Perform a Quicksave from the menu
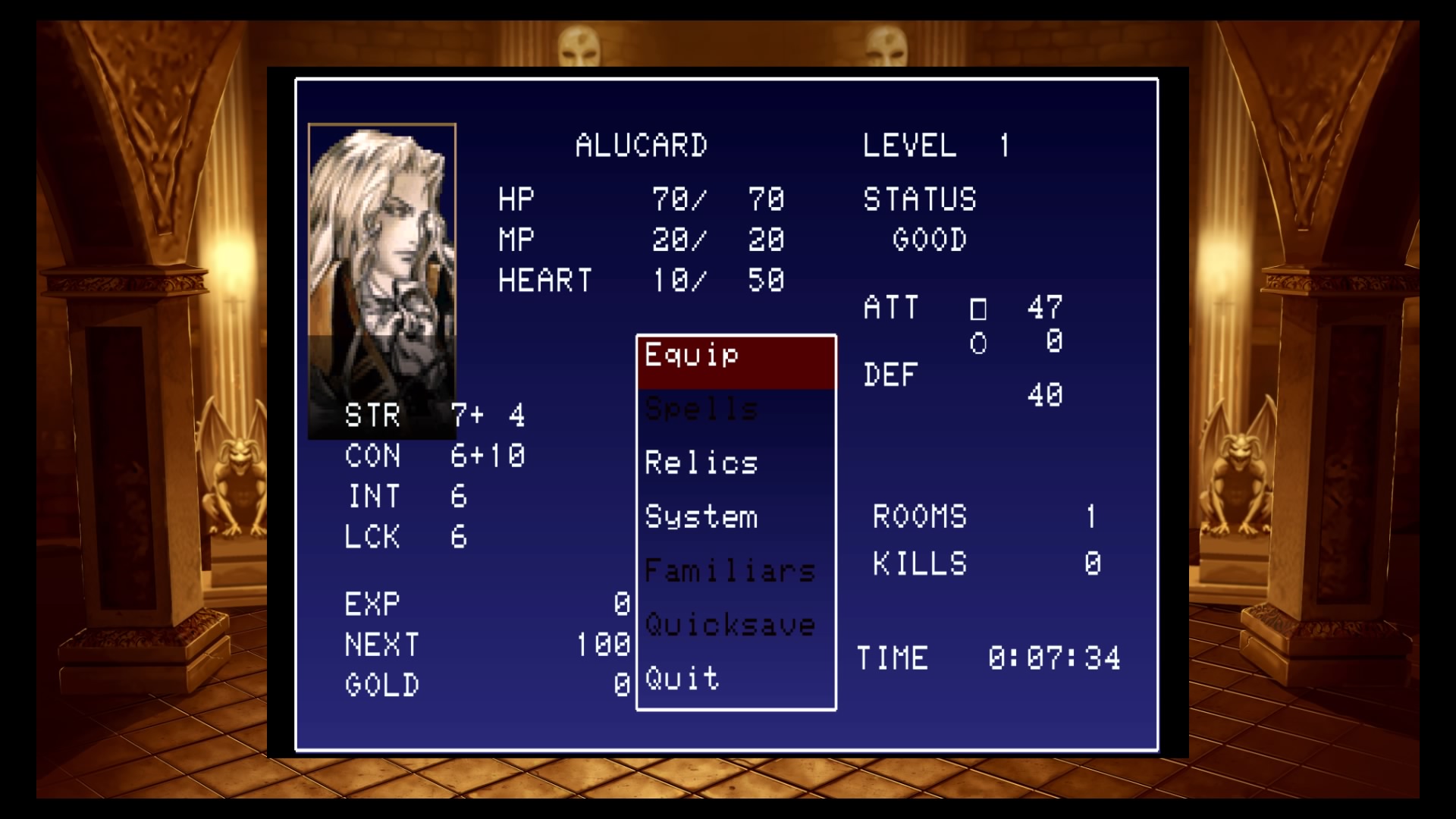This screenshot has height=819, width=1456. click(729, 625)
